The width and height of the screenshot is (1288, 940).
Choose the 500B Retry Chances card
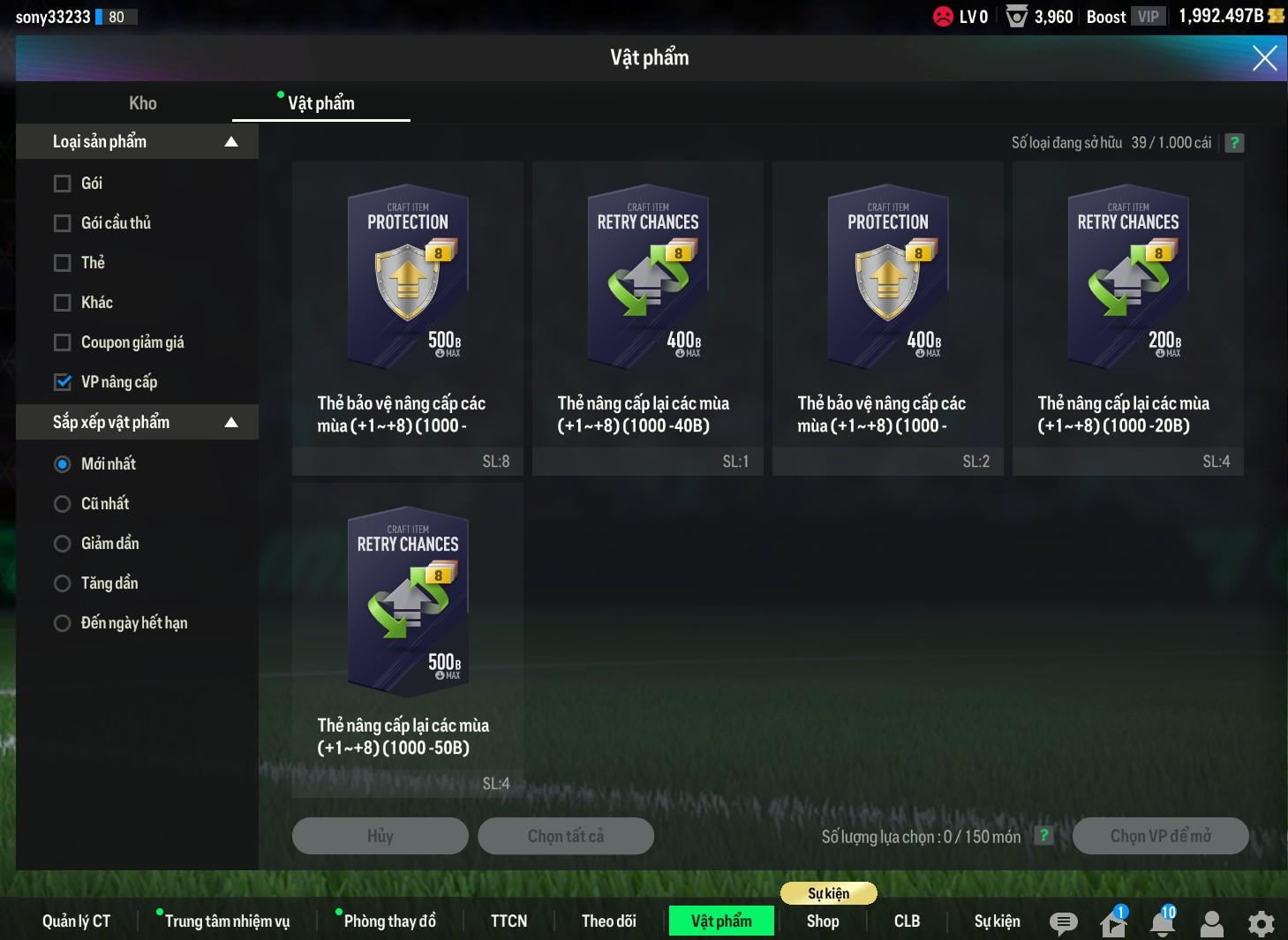click(407, 640)
